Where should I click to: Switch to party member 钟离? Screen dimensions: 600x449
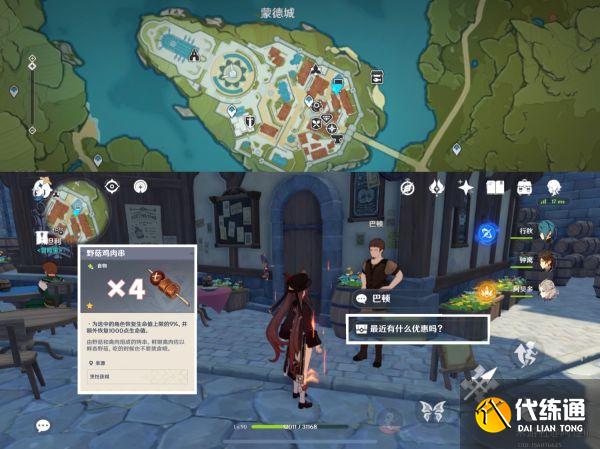click(x=547, y=261)
